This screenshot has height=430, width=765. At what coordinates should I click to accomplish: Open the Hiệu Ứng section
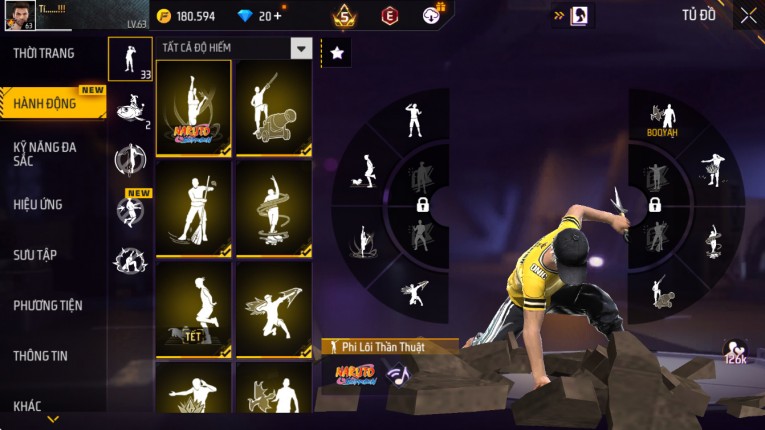pos(38,204)
